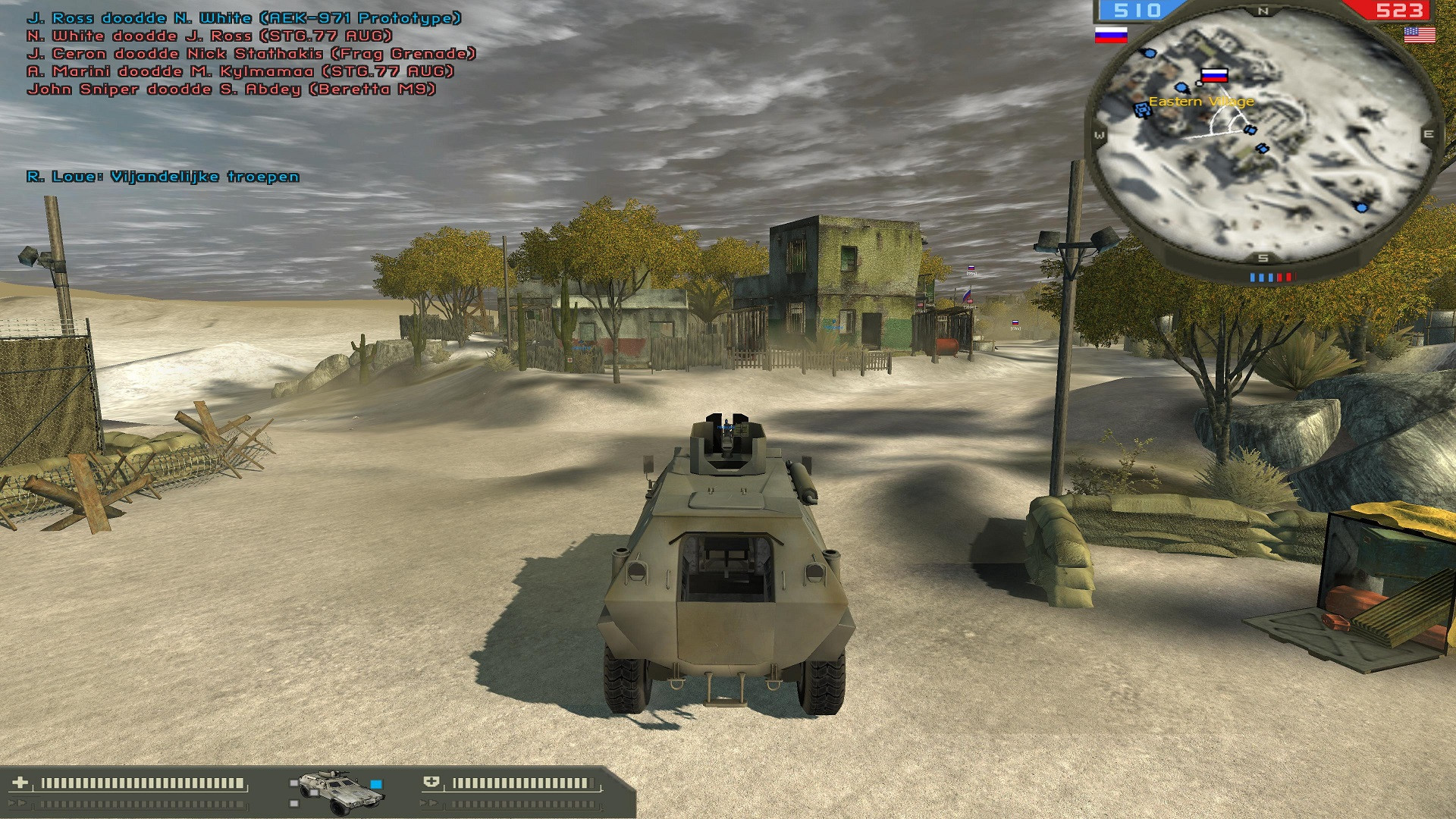This screenshot has height=819, width=1456.
Task: Click the blue ticket counter showing 510
Action: 1137,9
